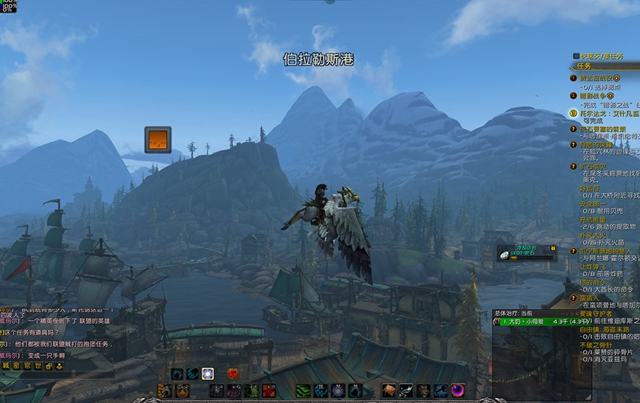
Task: Use the red ability in the upper bar
Action: (234, 374)
